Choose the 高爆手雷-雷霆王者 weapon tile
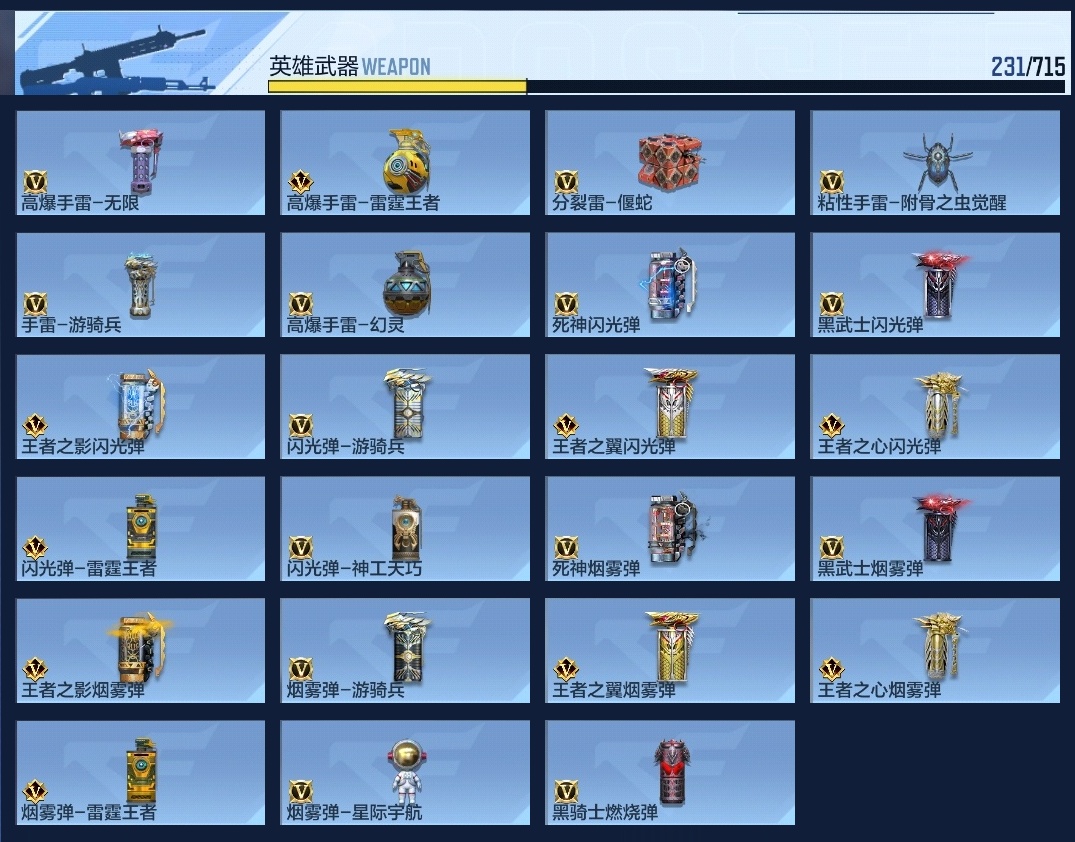 pos(405,162)
